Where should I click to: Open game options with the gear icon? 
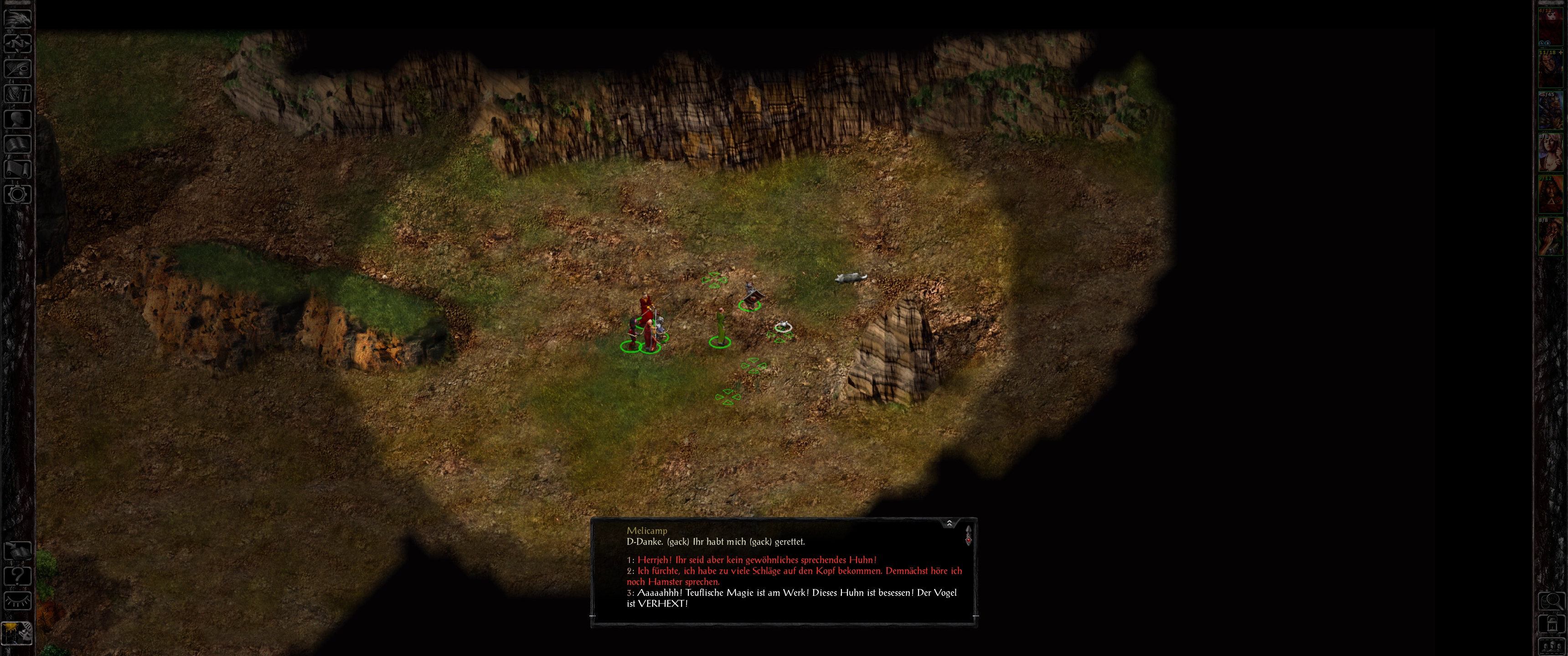tap(18, 195)
